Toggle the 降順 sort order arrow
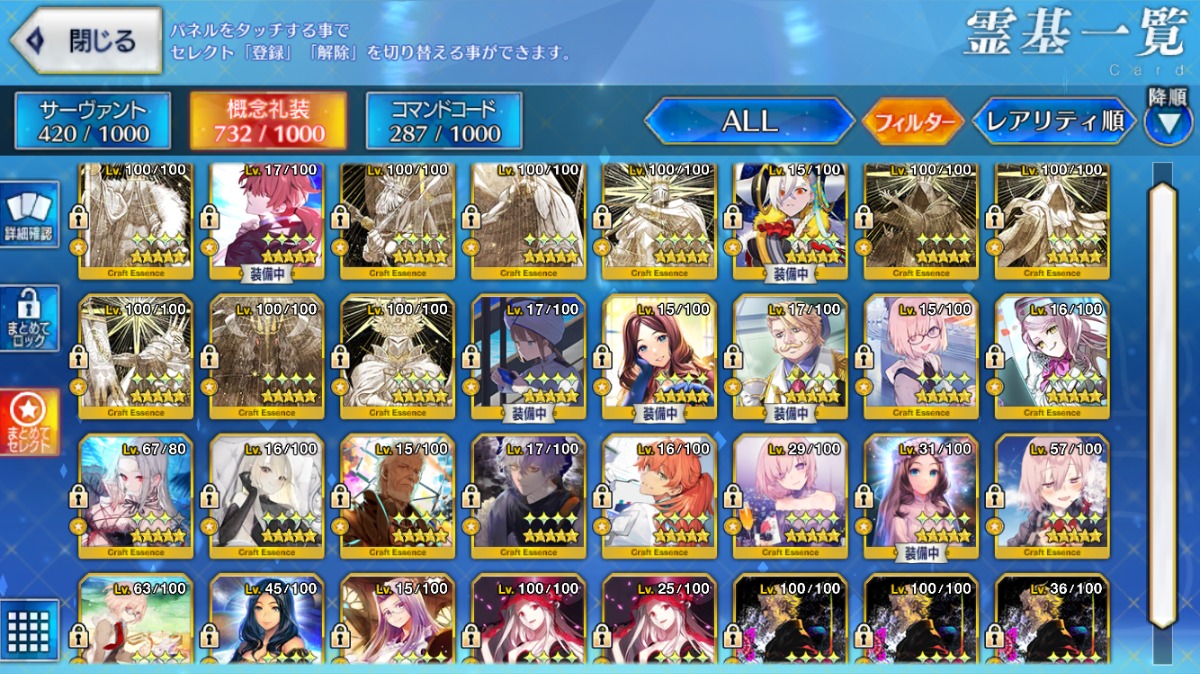Viewport: 1200px width, 674px height. point(1167,121)
